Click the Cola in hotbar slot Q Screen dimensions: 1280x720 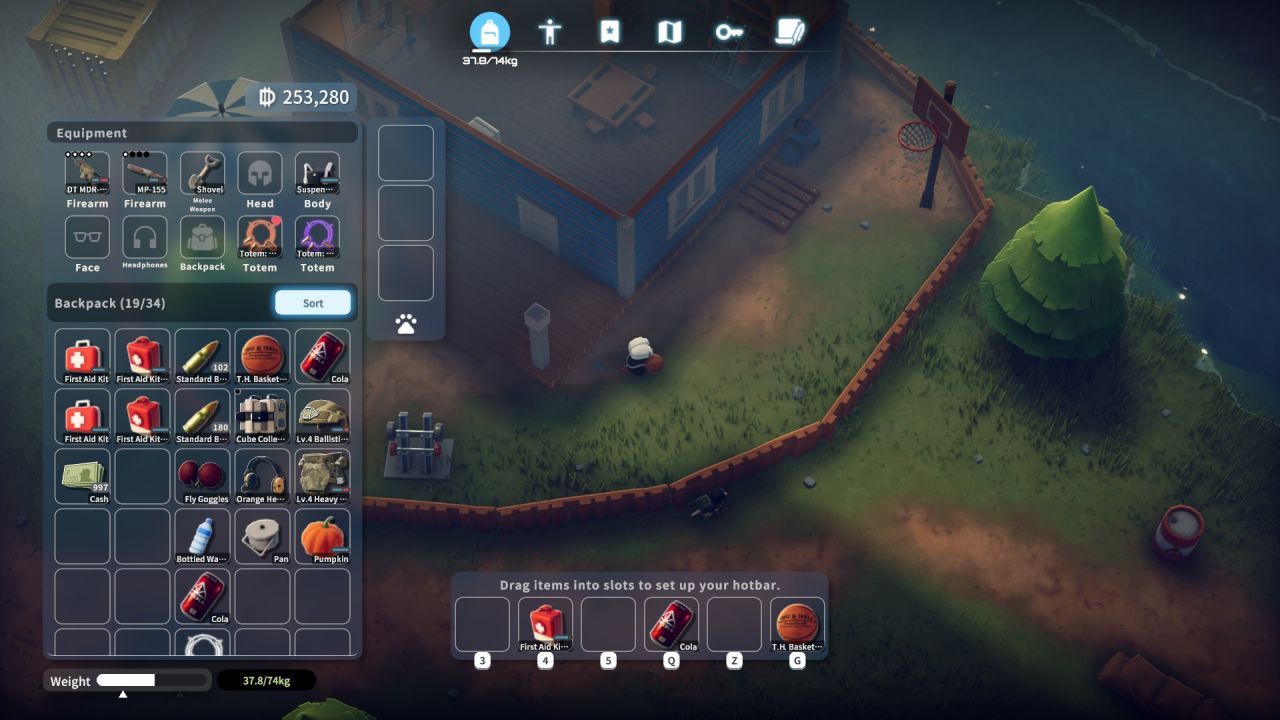click(x=671, y=623)
